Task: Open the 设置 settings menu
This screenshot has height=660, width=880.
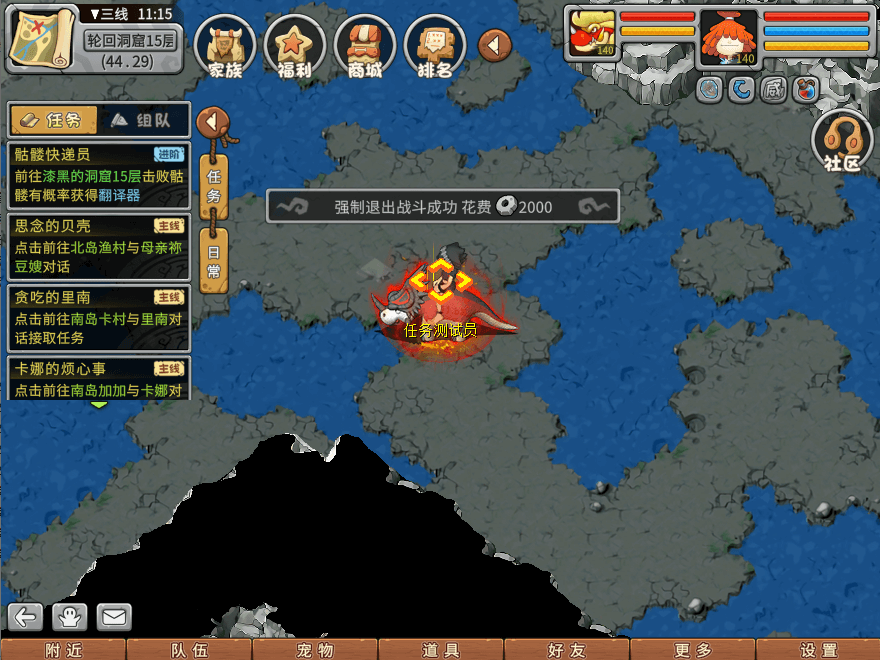Action: click(x=818, y=650)
